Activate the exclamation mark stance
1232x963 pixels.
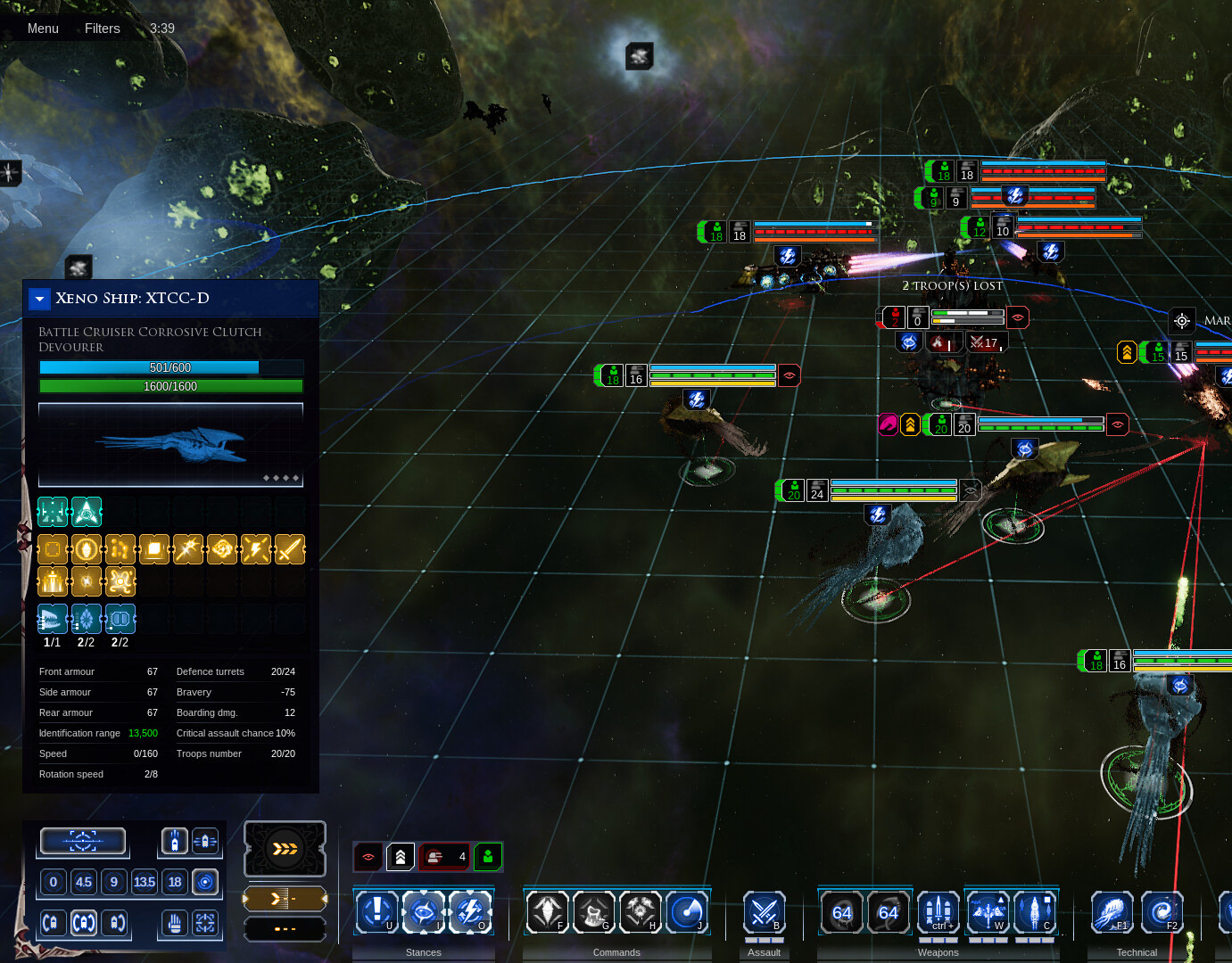(377, 911)
